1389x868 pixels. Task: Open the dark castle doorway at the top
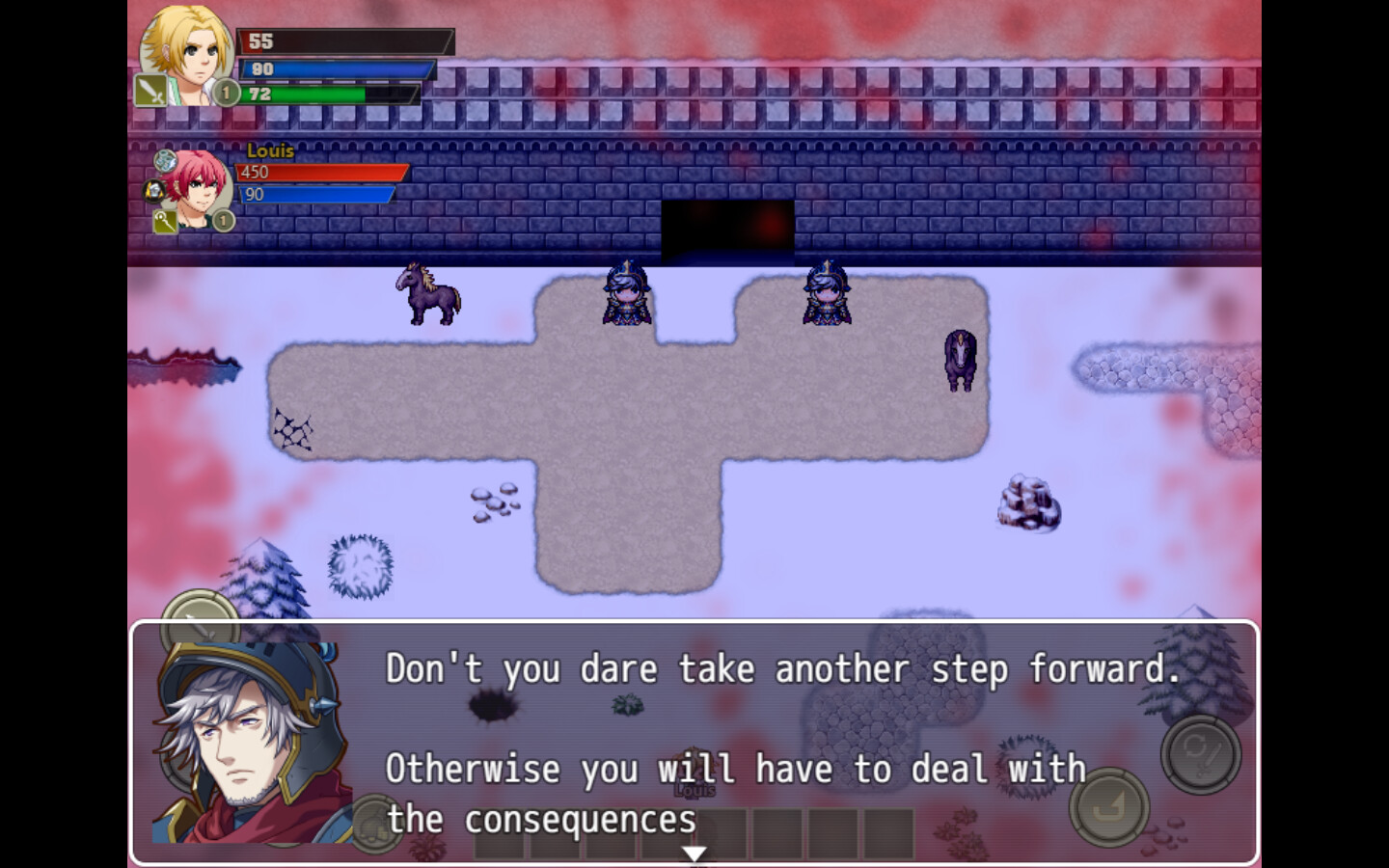click(726, 227)
